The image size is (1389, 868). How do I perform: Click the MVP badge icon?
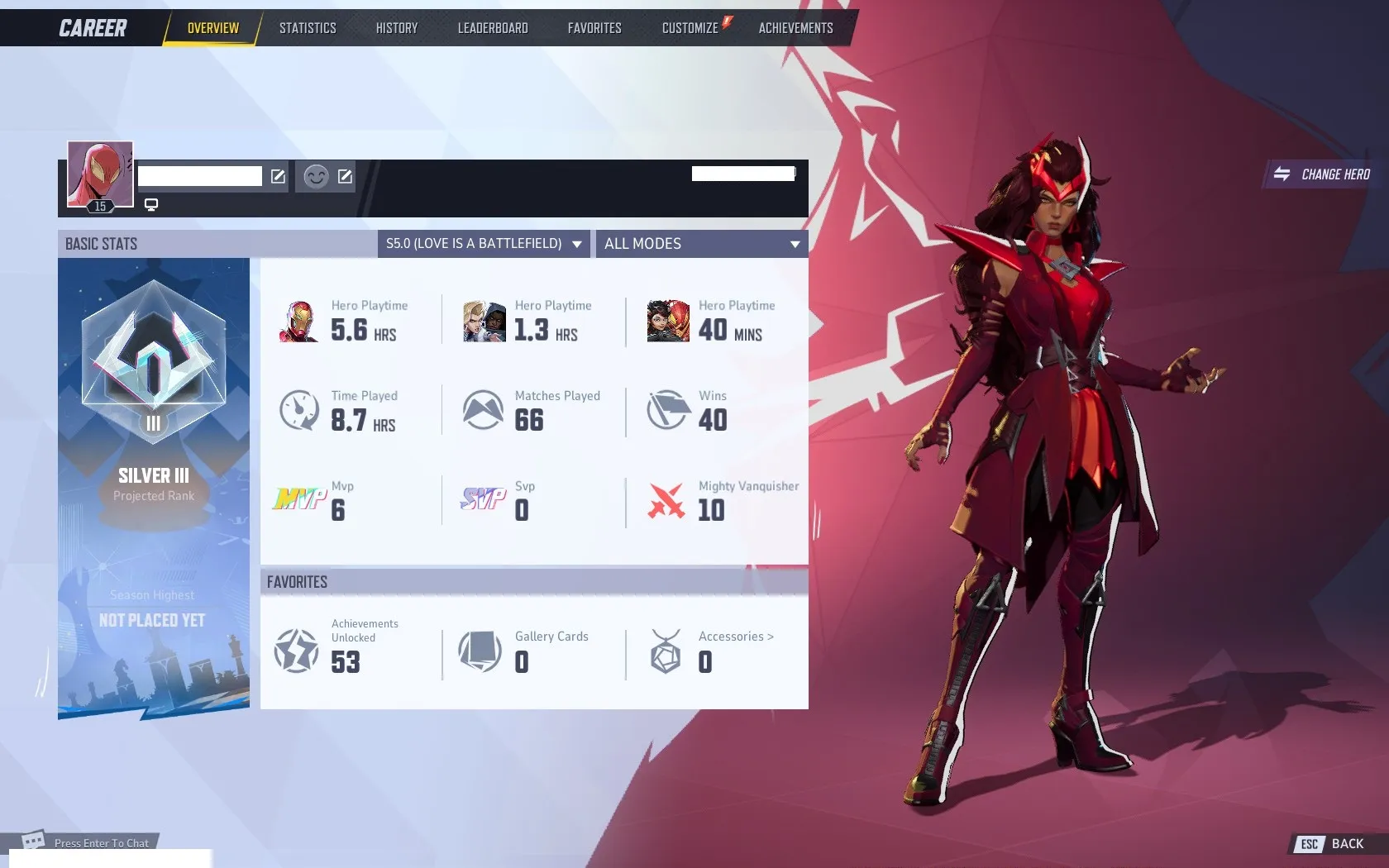(x=300, y=499)
